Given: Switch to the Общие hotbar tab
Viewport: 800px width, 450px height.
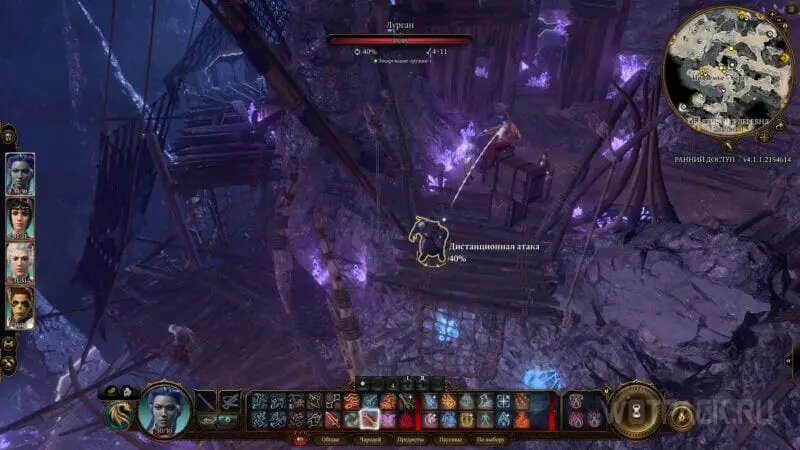Looking at the screenshot, I should (x=329, y=439).
